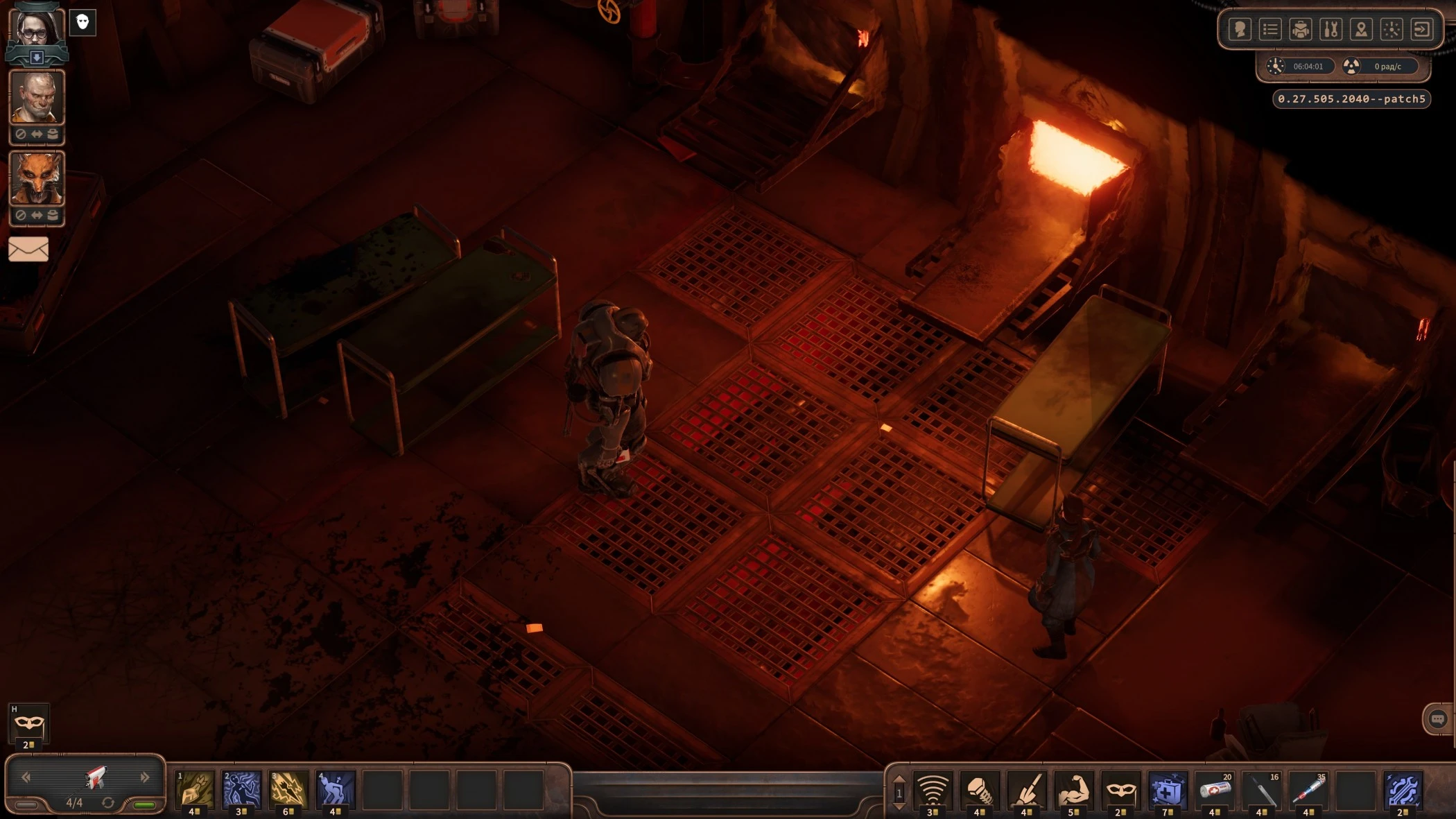Toggle the stealth mask button marked H
The height and width of the screenshot is (819, 1456).
click(28, 725)
